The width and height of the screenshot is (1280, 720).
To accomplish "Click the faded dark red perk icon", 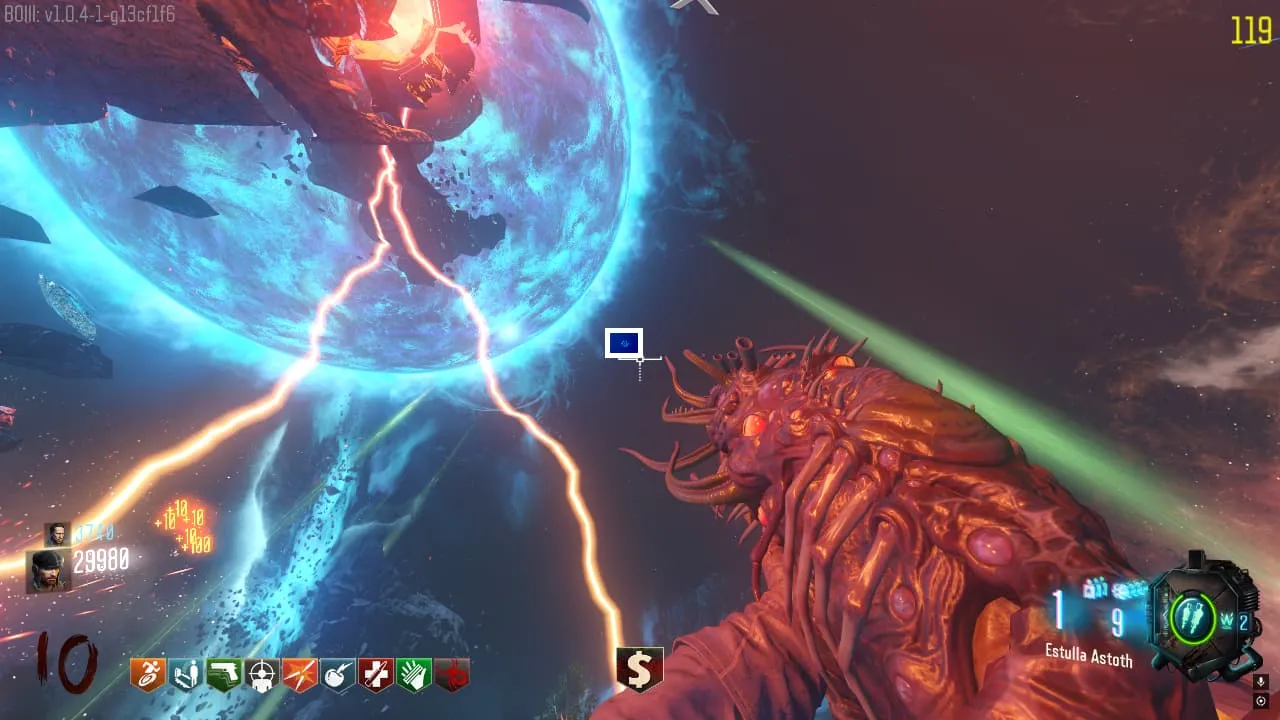I will pyautogui.click(x=452, y=675).
